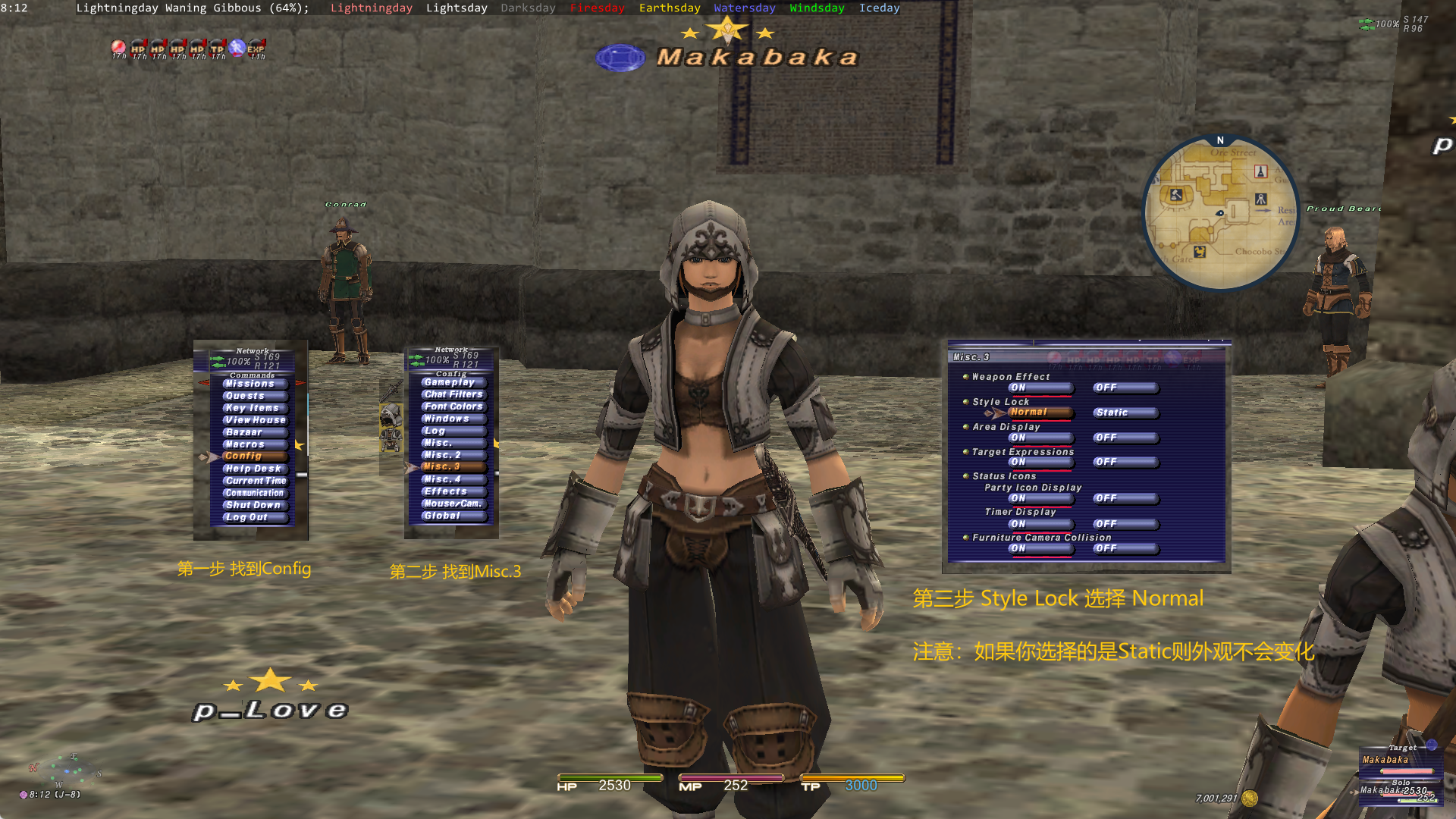Open Font Colors settings
This screenshot has width=1456, height=819.
click(x=453, y=406)
